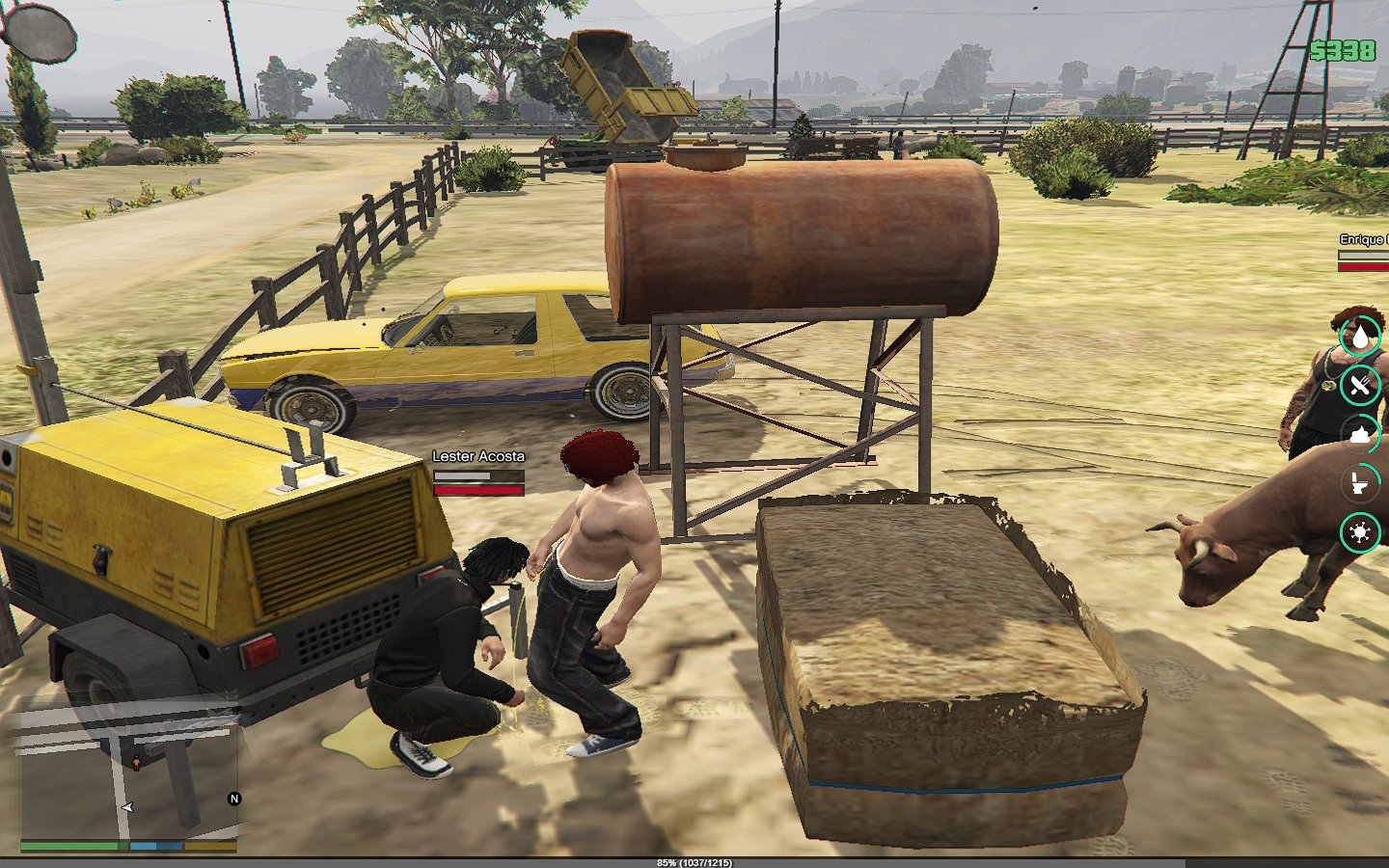1389x868 pixels.
Task: Click the poop status icon
Action: point(1360,435)
